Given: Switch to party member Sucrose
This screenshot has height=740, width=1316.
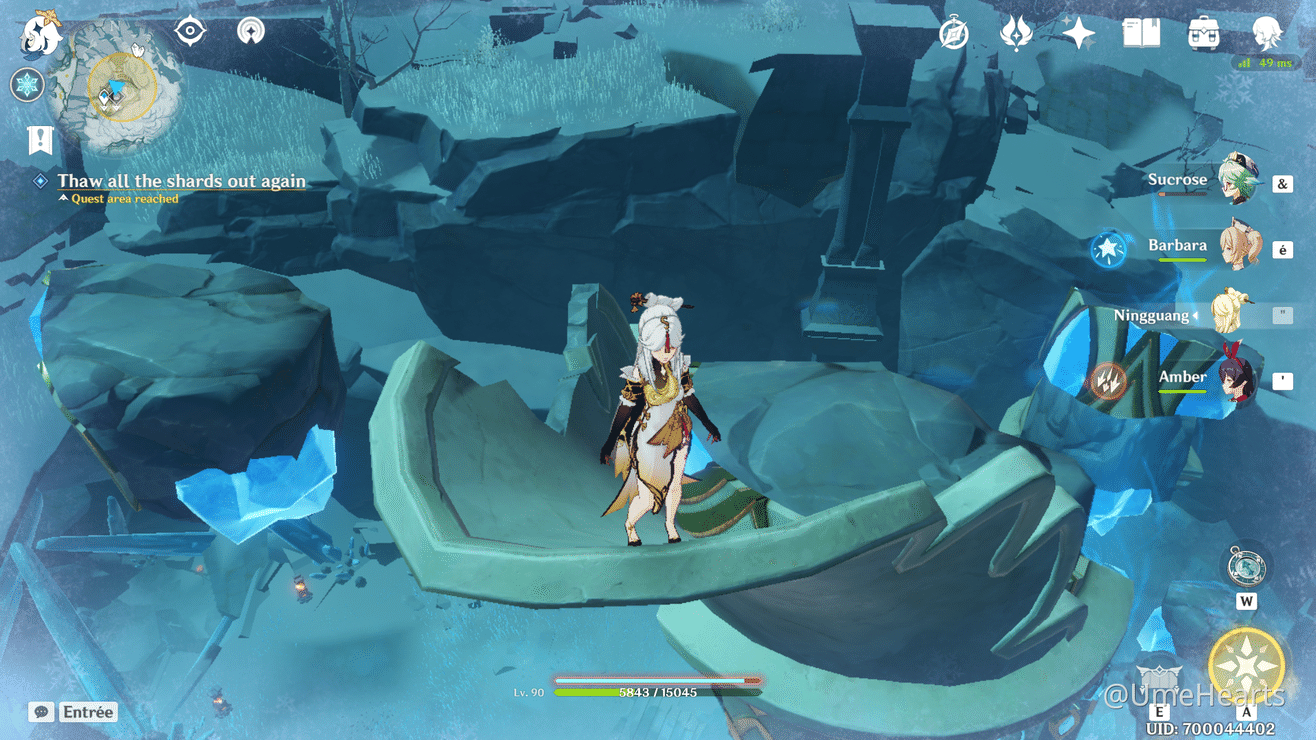Looking at the screenshot, I should (x=1236, y=181).
